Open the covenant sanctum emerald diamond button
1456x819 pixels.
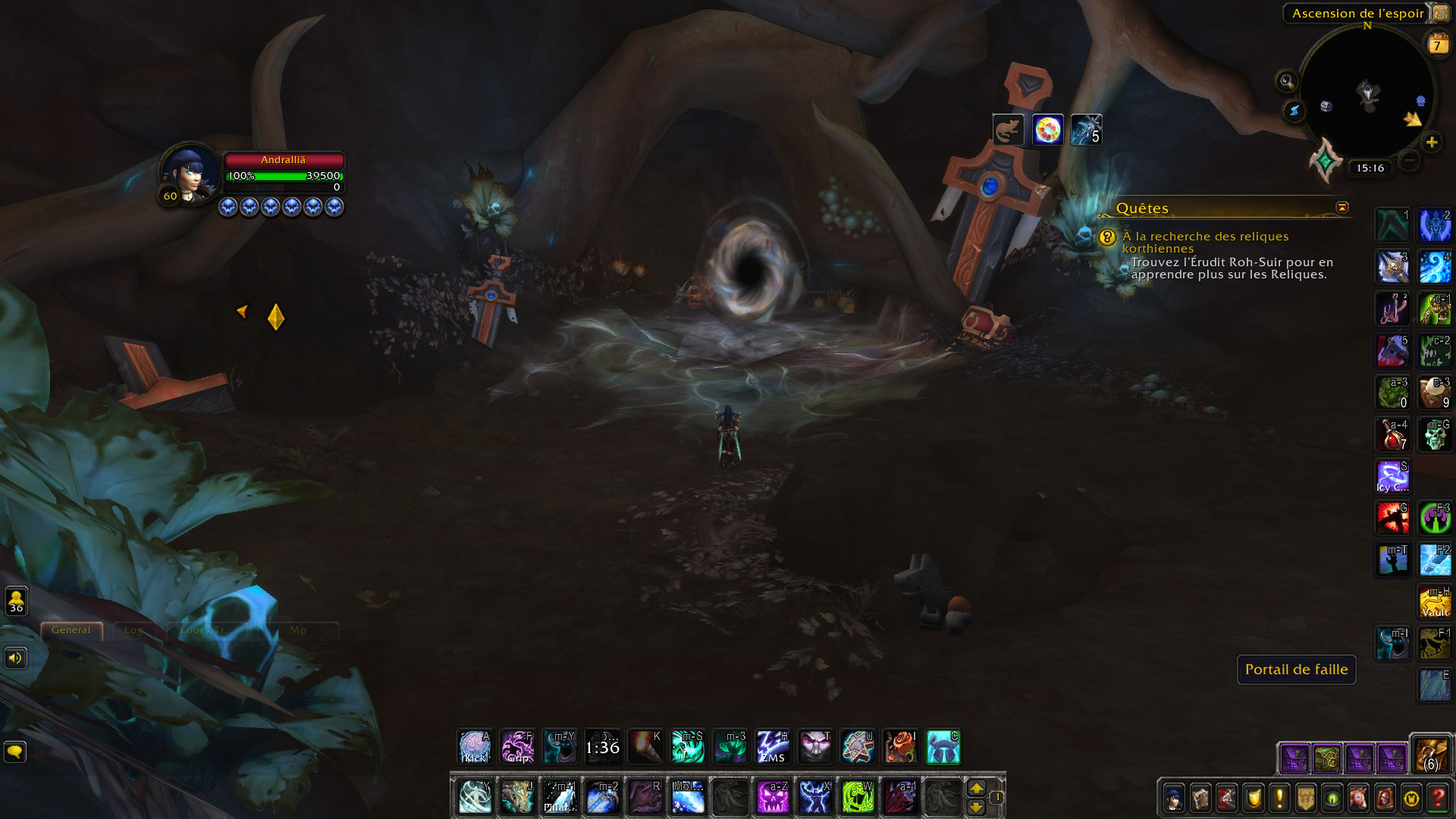(x=1326, y=160)
